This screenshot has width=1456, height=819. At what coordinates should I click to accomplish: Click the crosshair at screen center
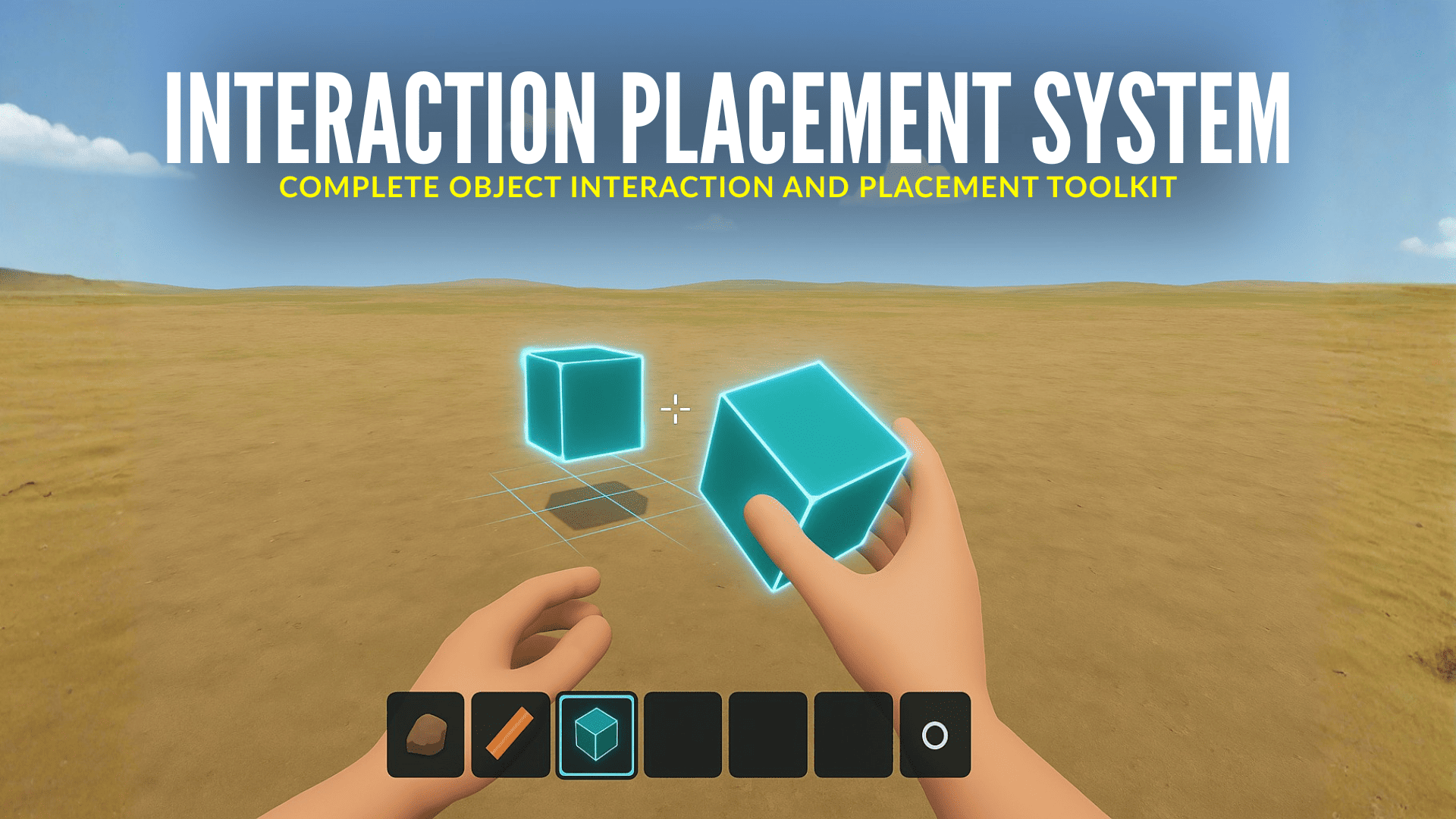click(675, 409)
